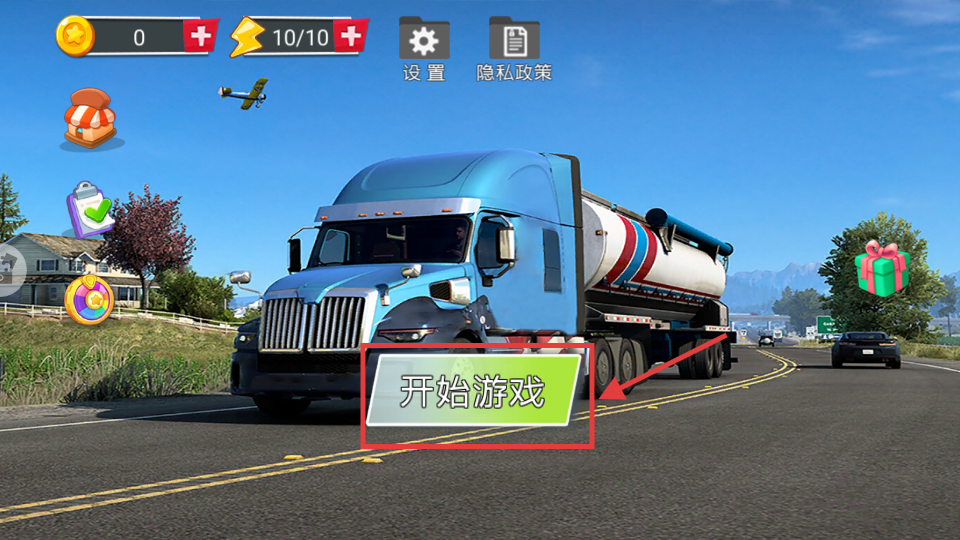Open the star medal achievements icon
Viewport: 960px width, 540px height.
[x=89, y=297]
